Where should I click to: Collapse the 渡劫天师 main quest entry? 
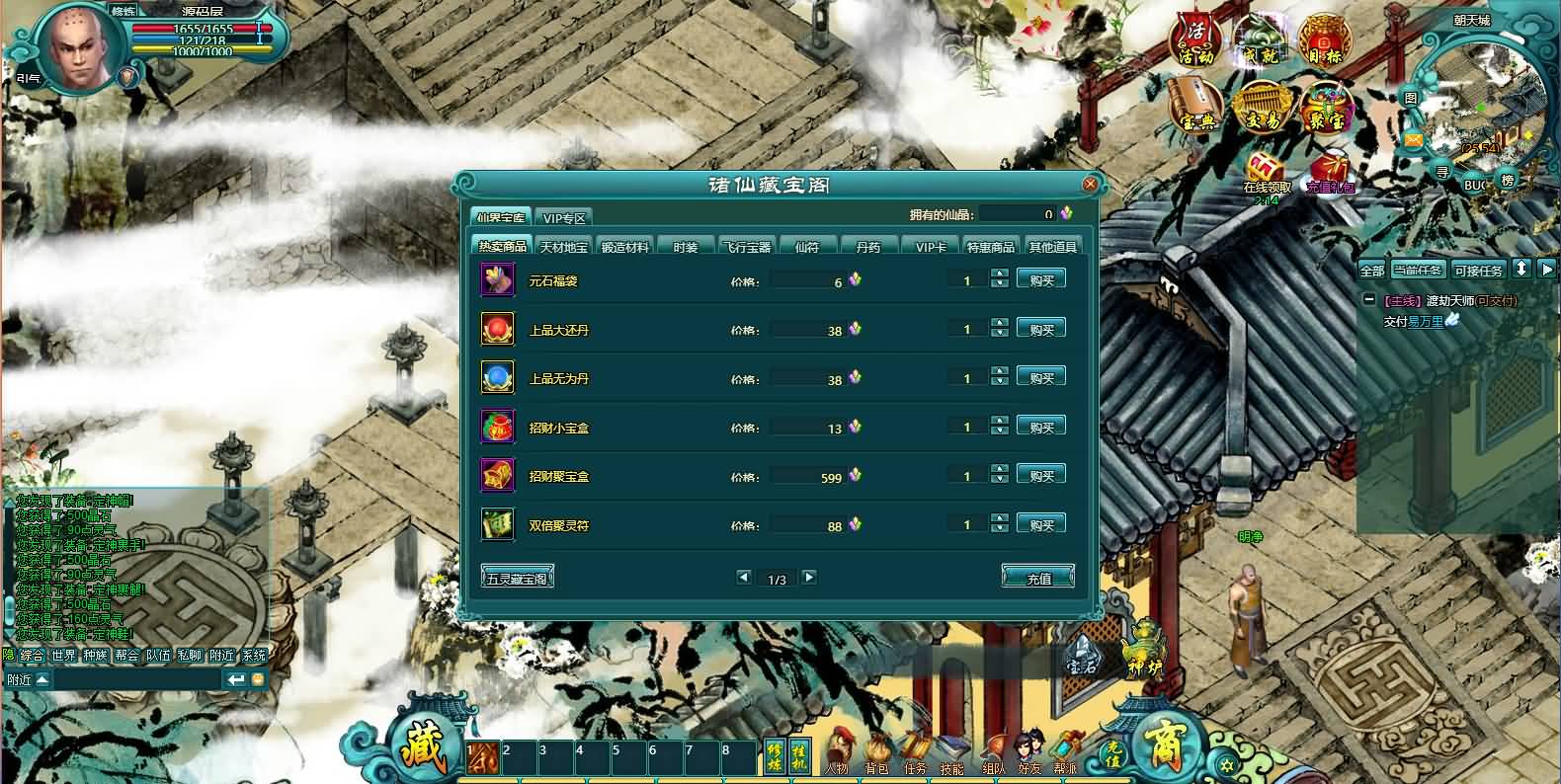pos(1371,298)
